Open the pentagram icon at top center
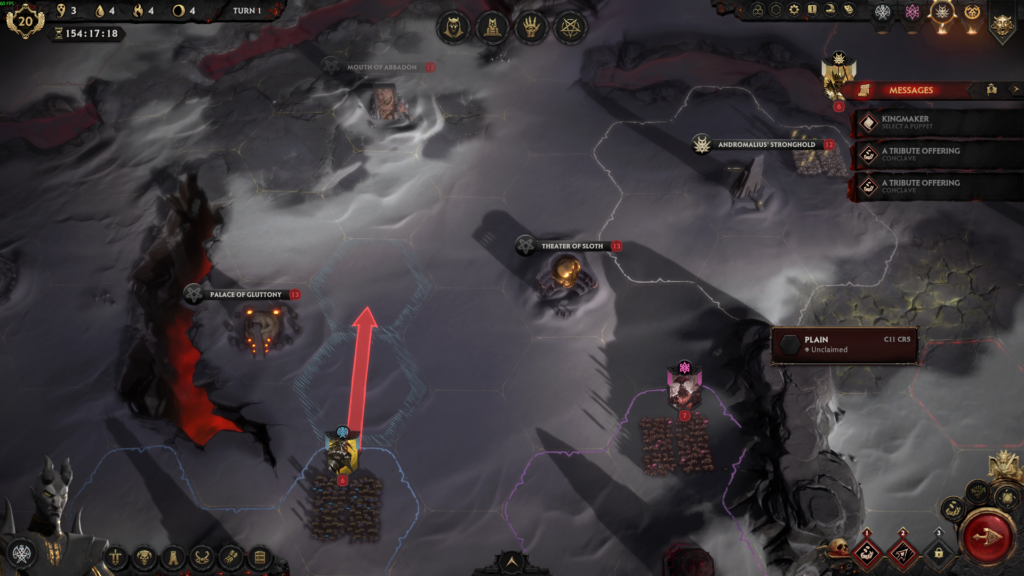1024x576 pixels. point(571,27)
